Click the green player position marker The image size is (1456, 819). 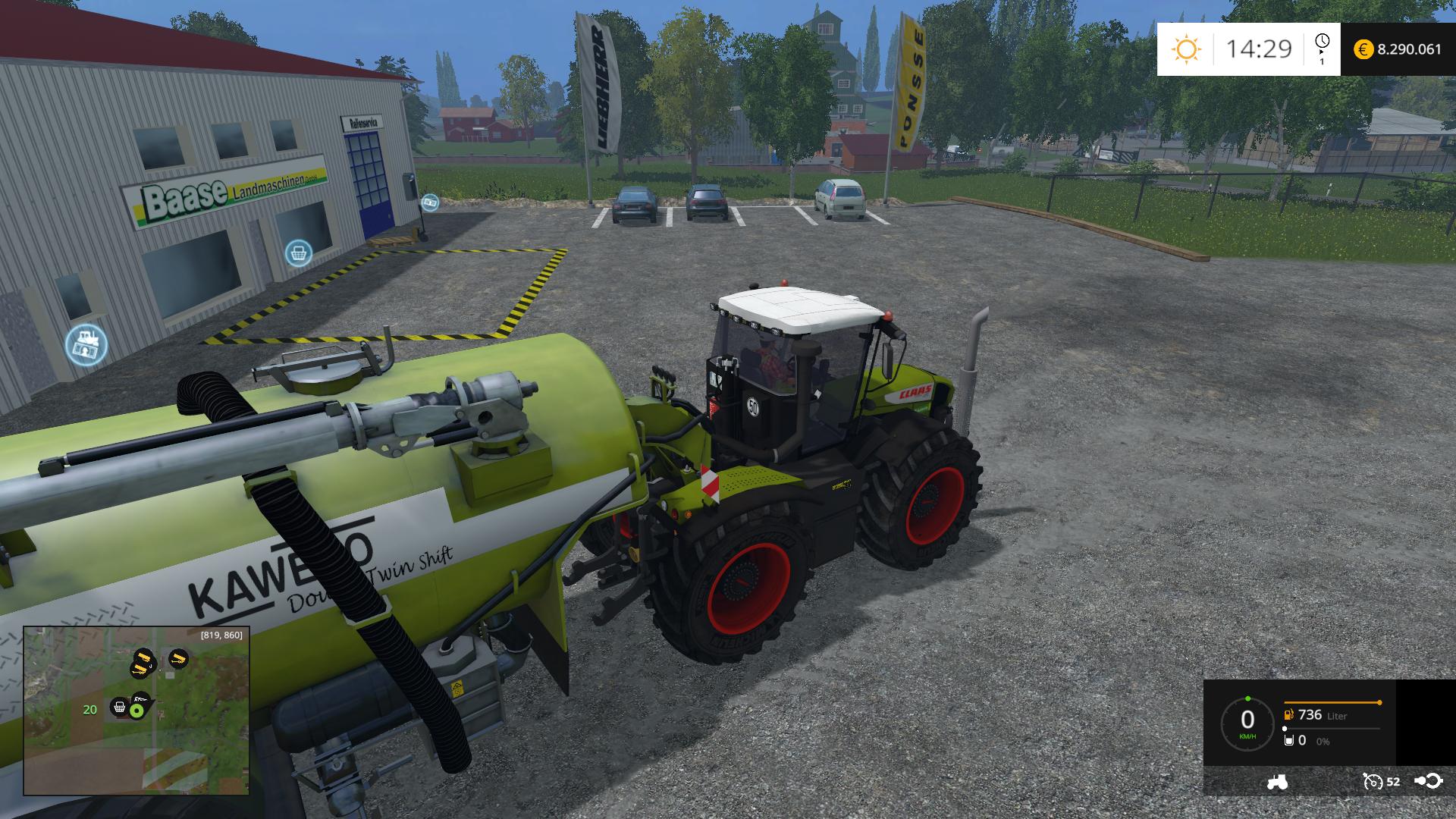click(x=136, y=711)
